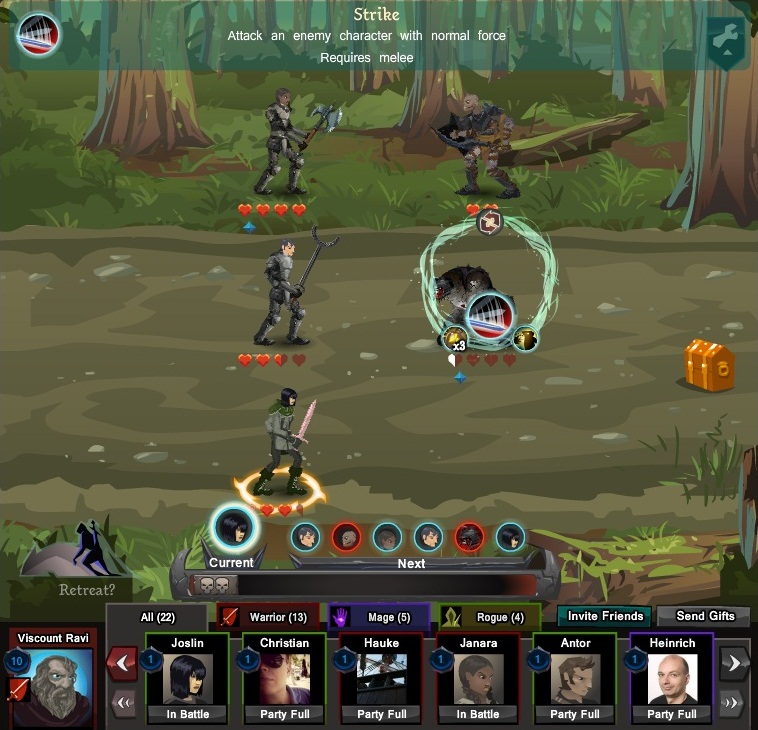
Task: Open the orange treasure chest
Action: coord(709,365)
